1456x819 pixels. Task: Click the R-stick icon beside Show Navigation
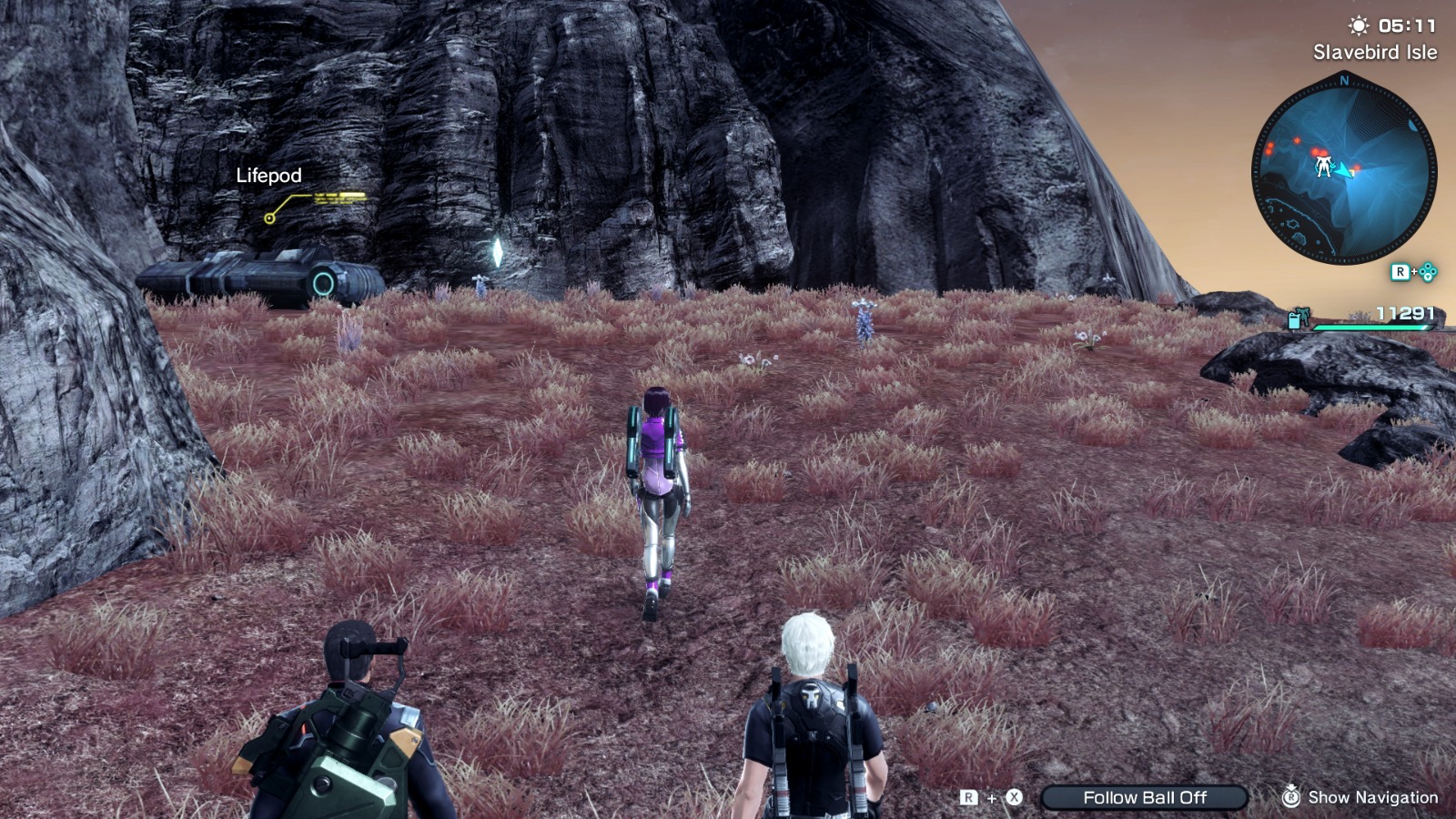pos(1290,796)
